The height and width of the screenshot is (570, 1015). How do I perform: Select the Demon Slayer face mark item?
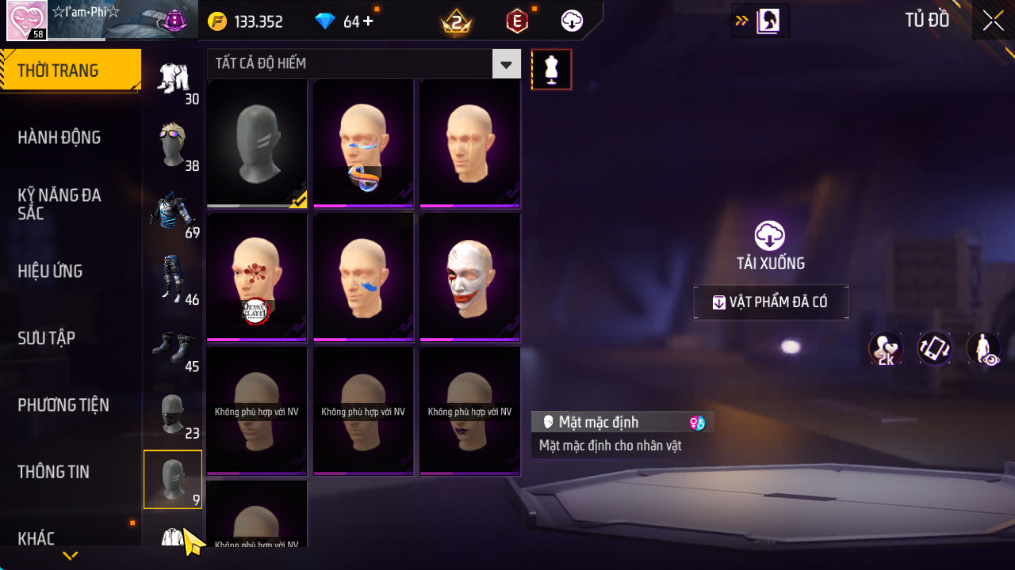tap(257, 275)
